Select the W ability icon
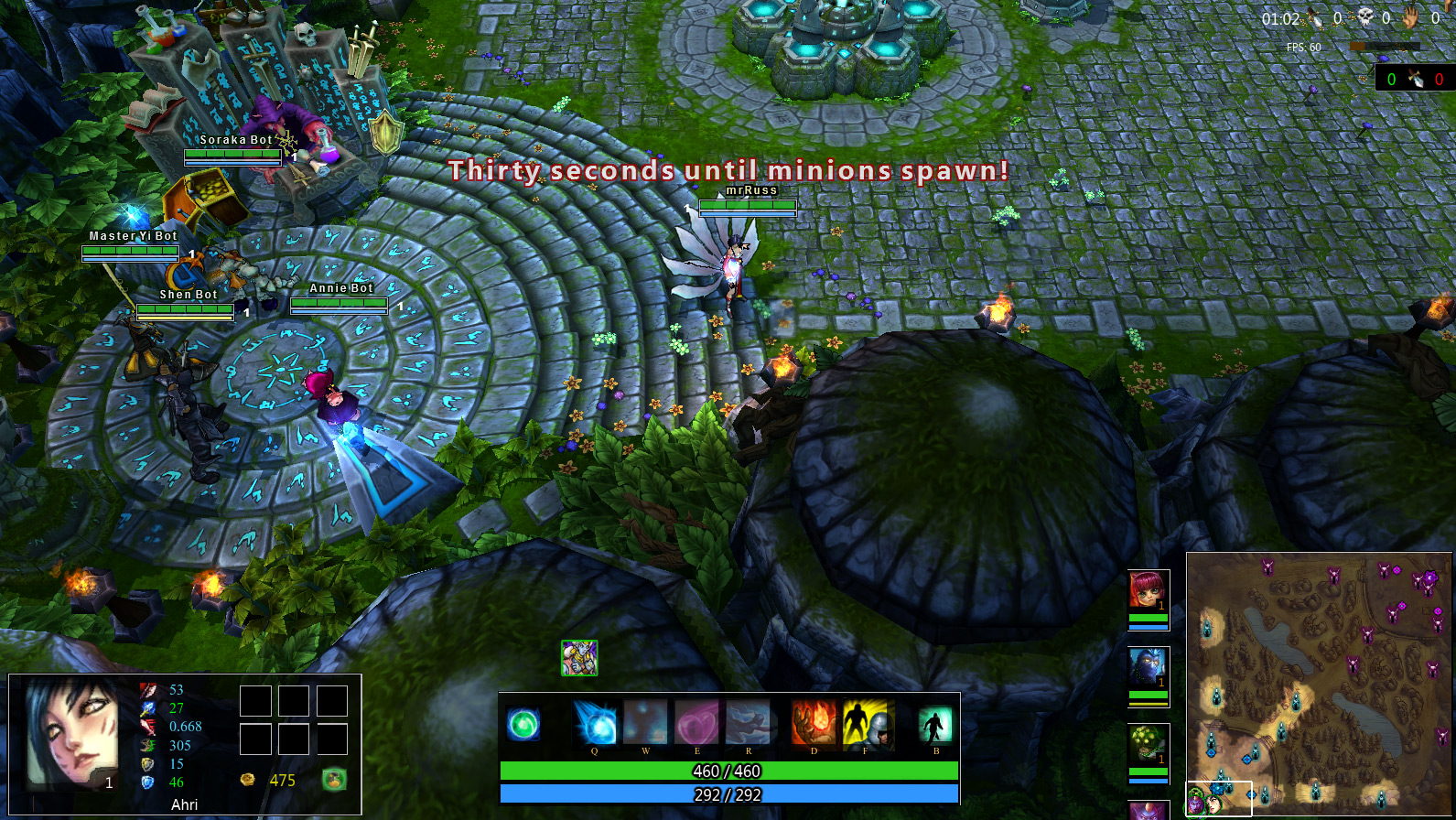1456x820 pixels. click(646, 723)
